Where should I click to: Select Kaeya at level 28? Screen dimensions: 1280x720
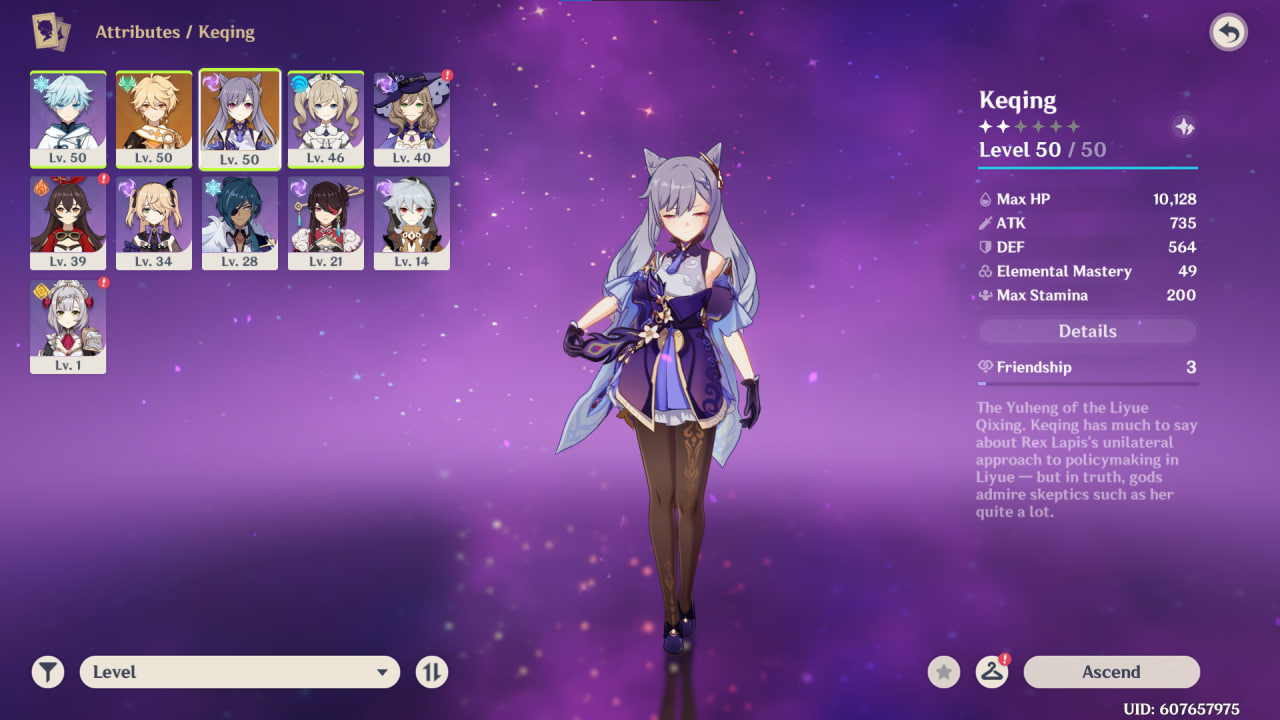(x=240, y=223)
